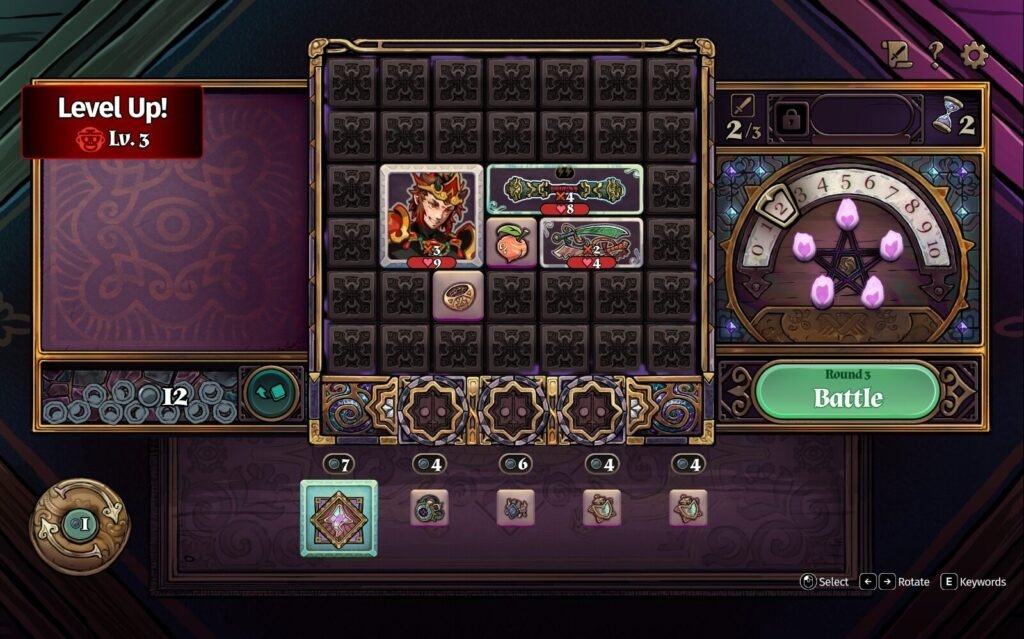Buy the blue gem brooch costing 6
This screenshot has width=1024, height=639.
point(515,507)
